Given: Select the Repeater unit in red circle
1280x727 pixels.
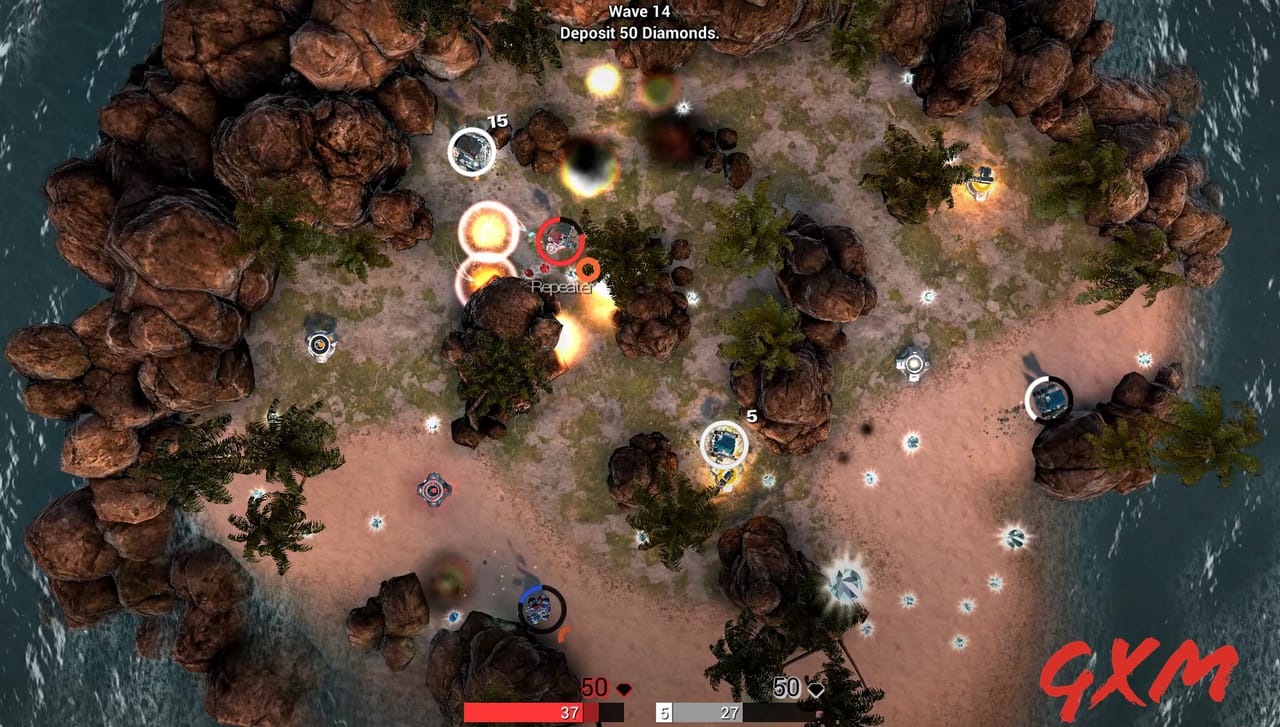Looking at the screenshot, I should [x=558, y=243].
